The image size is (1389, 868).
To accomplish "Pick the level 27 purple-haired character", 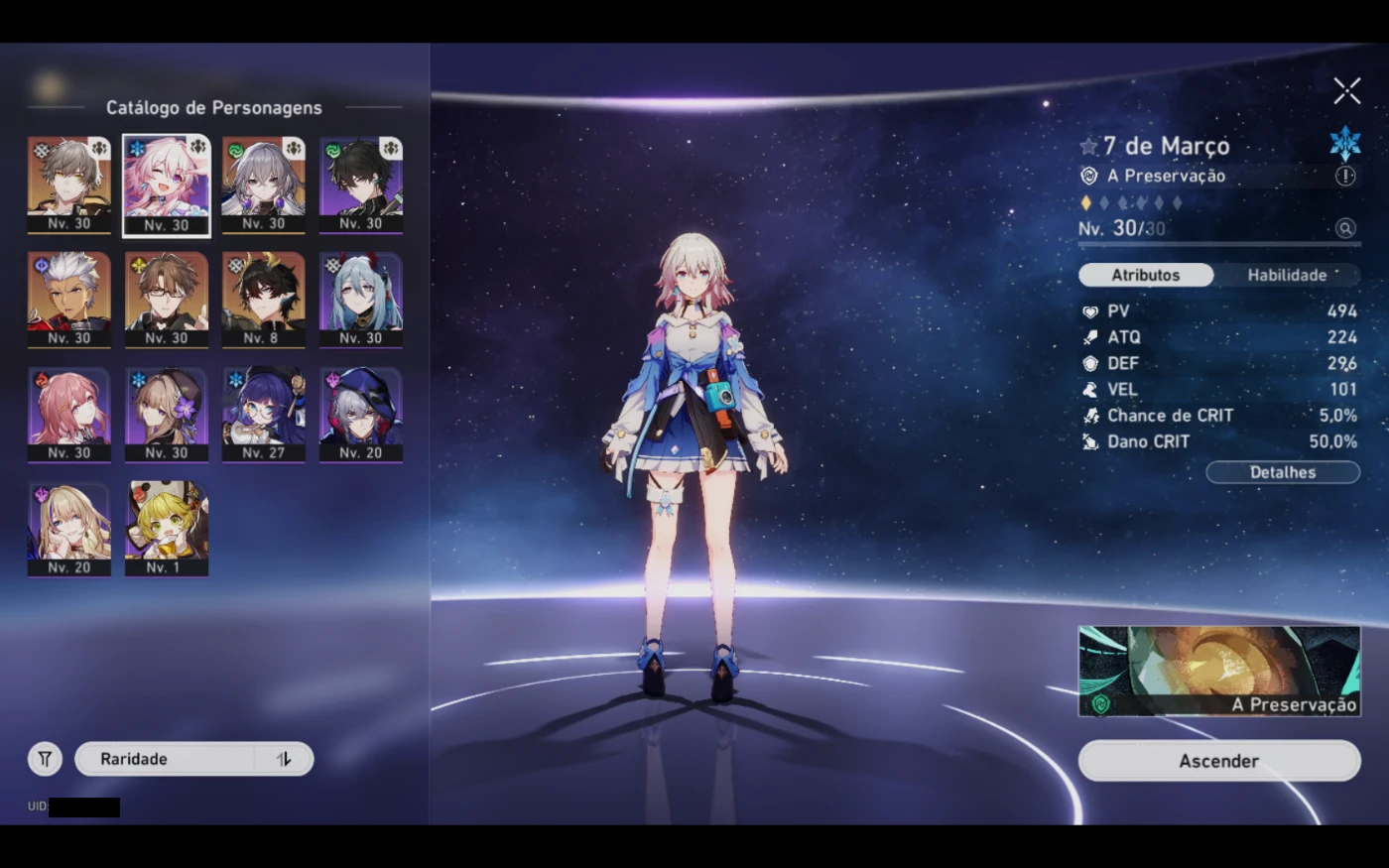I will coord(264,414).
